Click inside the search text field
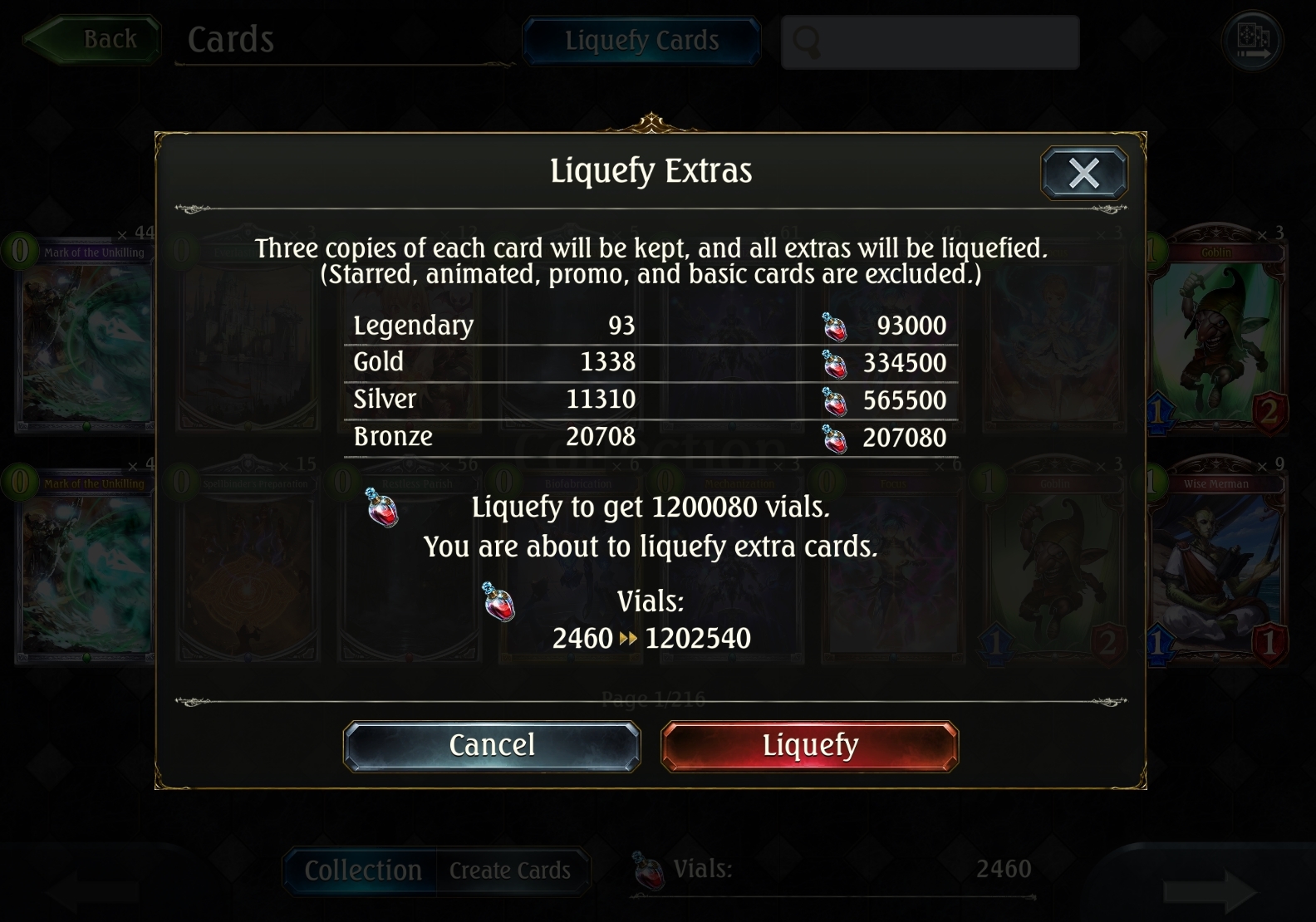1316x922 pixels. tap(931, 41)
